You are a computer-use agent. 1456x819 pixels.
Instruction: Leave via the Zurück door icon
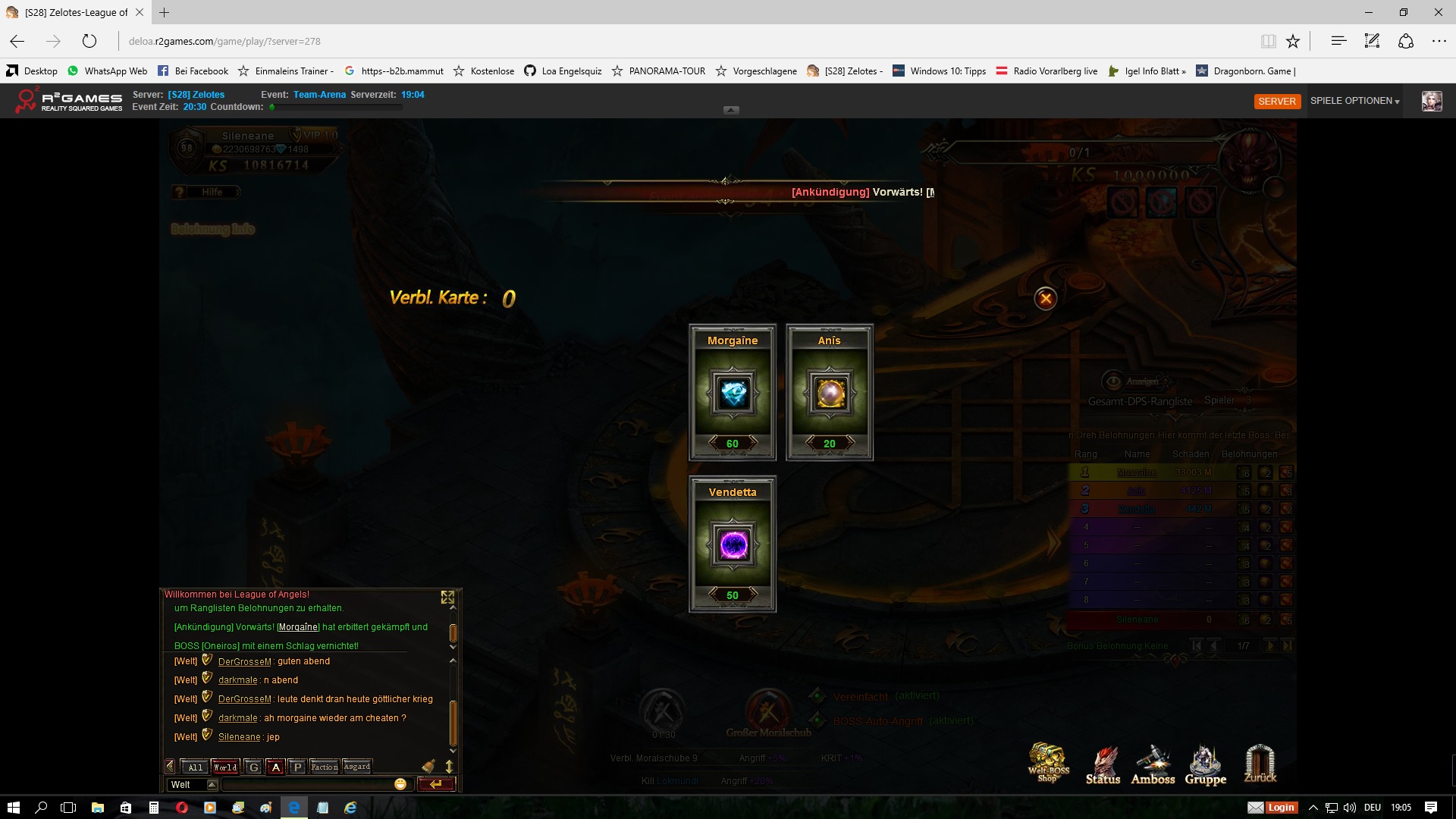1260,764
